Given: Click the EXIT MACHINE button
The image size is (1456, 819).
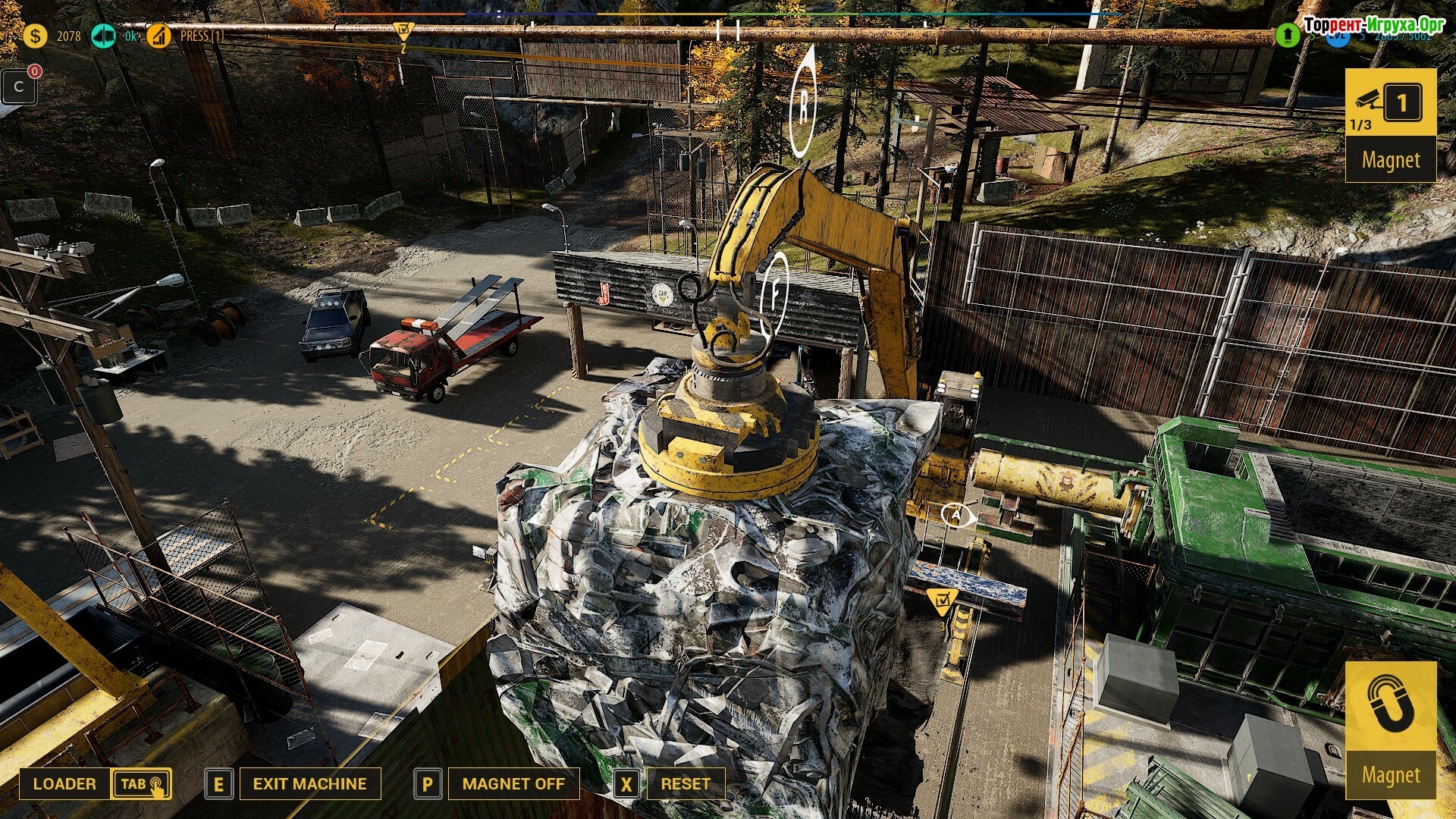Looking at the screenshot, I should click(309, 783).
